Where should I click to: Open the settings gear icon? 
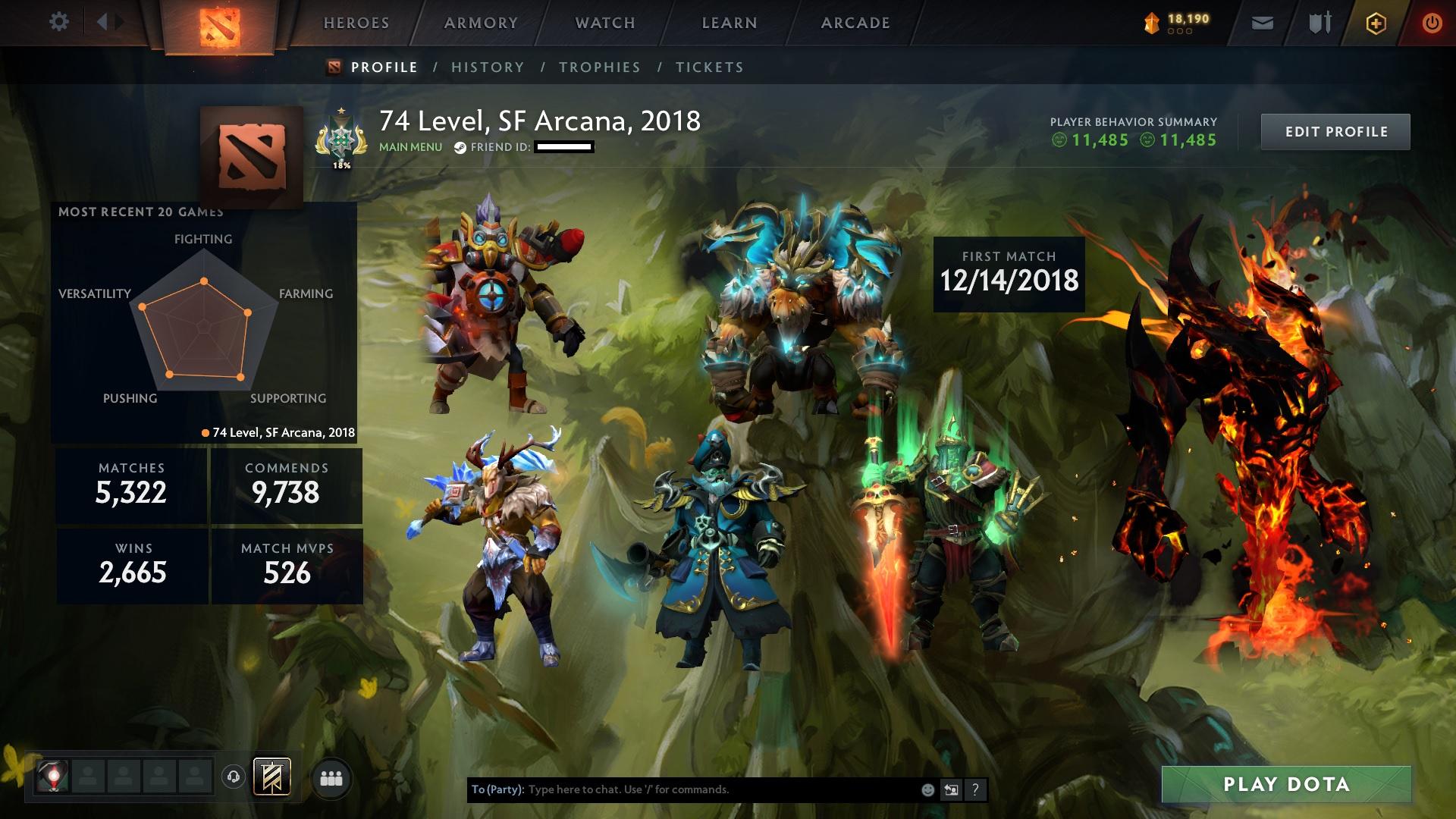[x=59, y=22]
